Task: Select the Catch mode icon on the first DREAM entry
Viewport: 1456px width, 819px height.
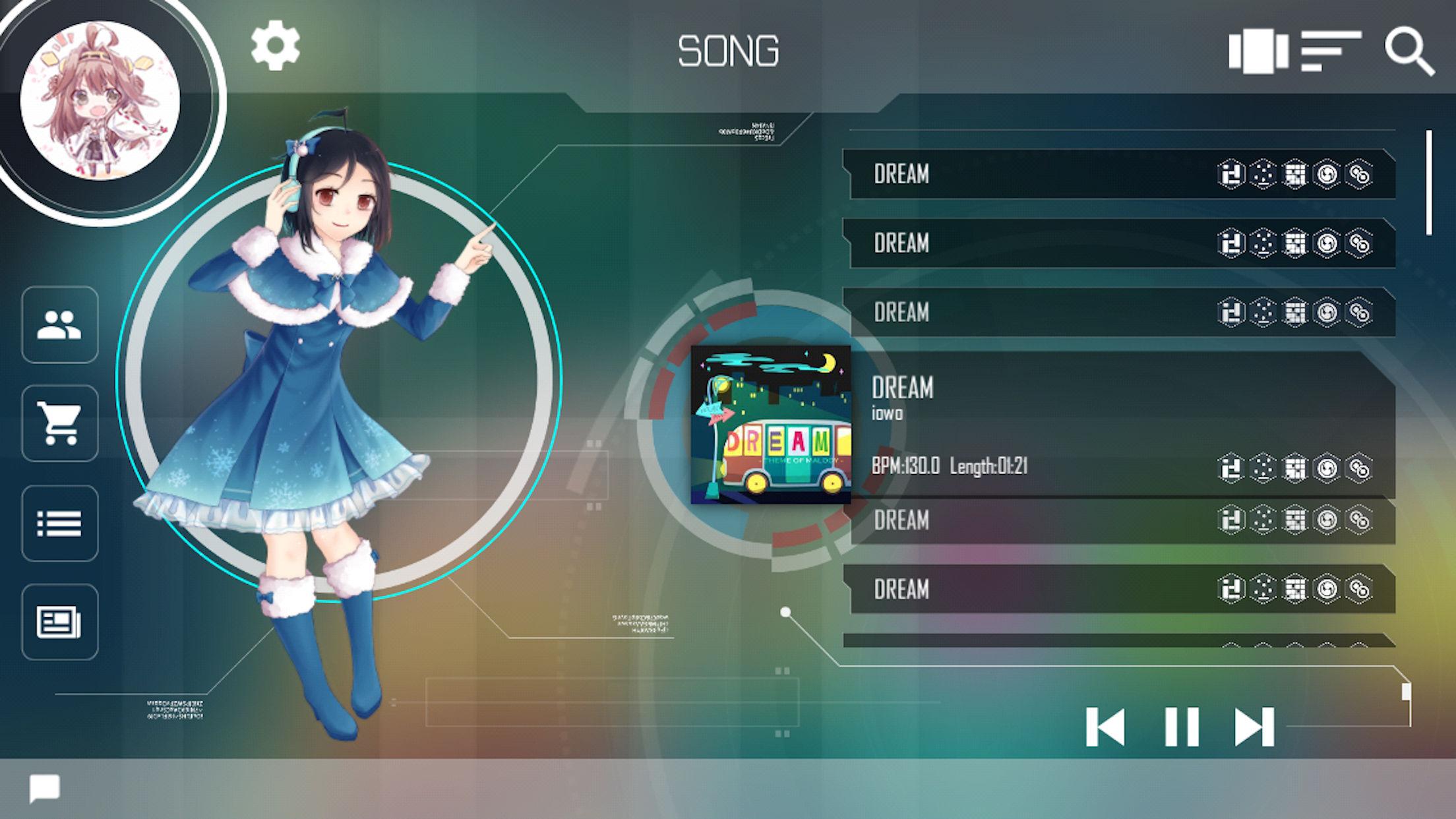Action: (x=1263, y=175)
